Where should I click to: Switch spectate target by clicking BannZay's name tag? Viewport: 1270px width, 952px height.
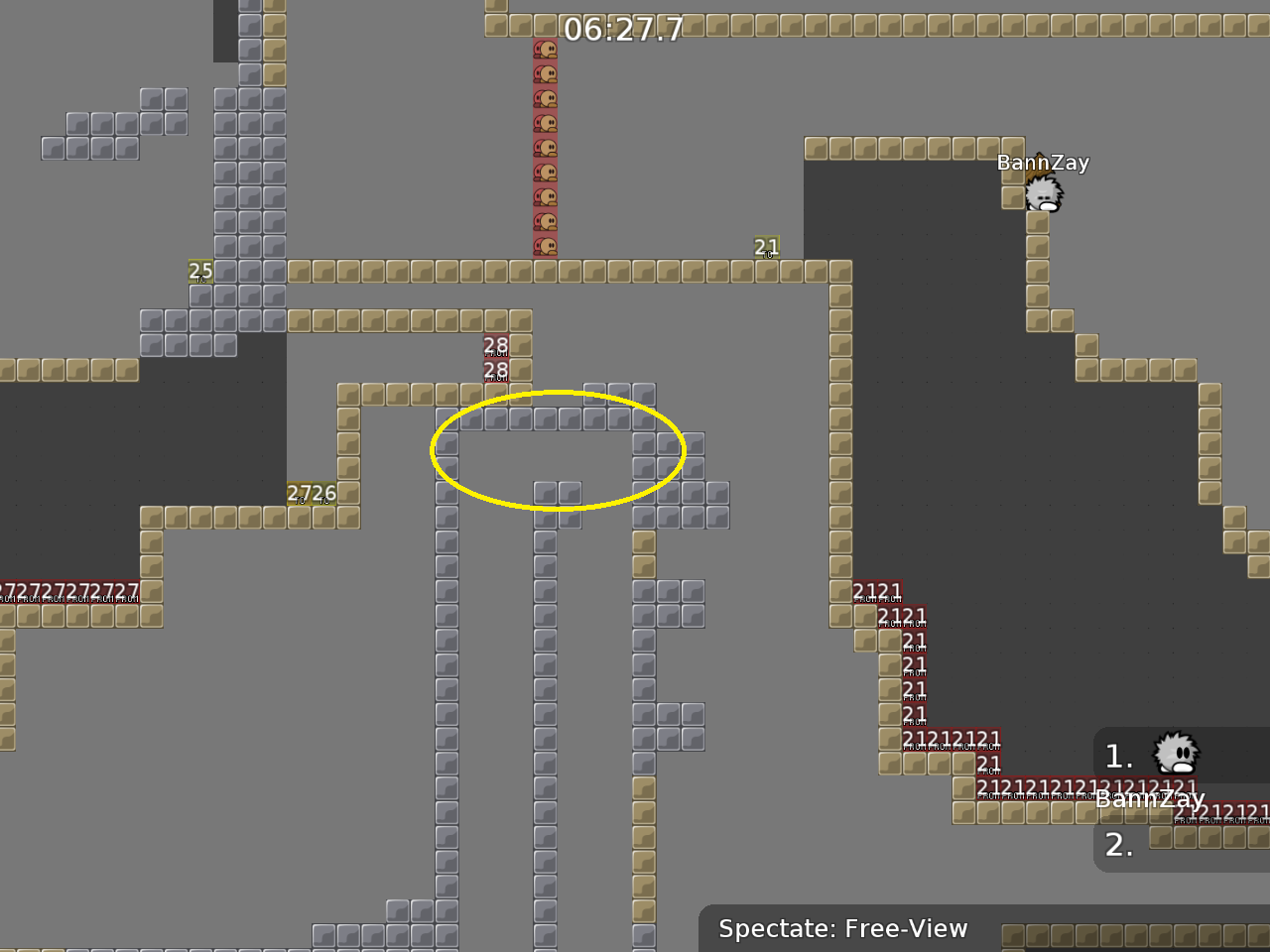pyautogui.click(x=1043, y=162)
